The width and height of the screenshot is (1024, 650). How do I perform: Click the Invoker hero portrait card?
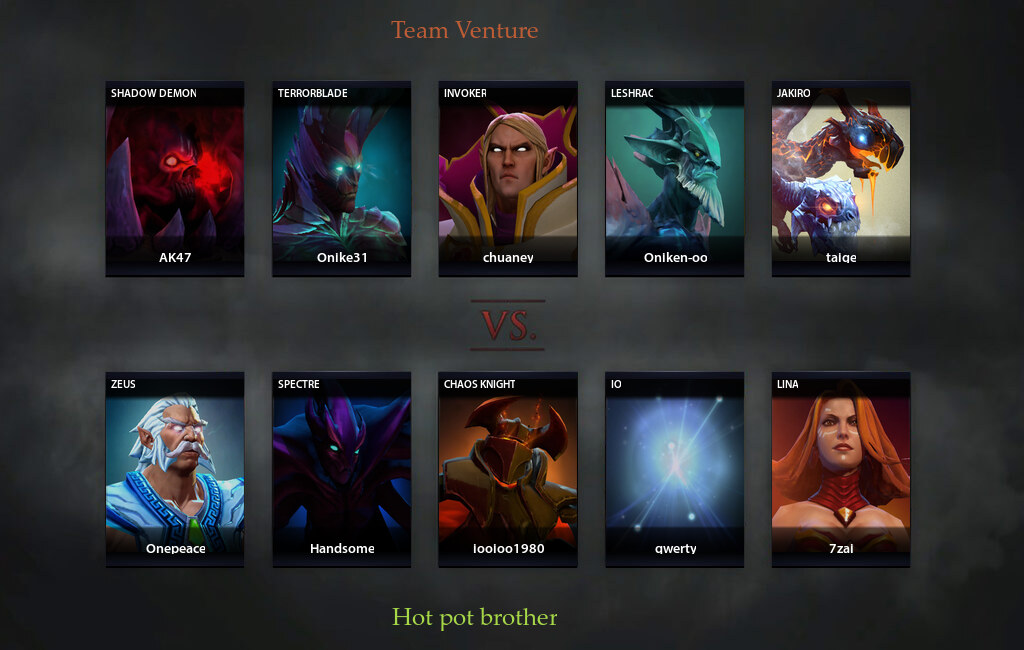[x=508, y=178]
